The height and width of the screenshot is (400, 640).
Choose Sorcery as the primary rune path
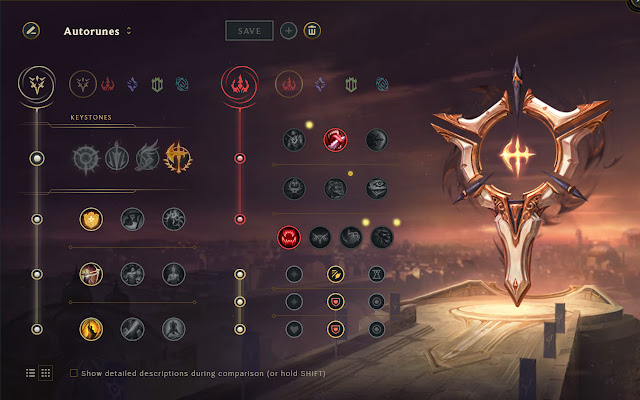(132, 84)
